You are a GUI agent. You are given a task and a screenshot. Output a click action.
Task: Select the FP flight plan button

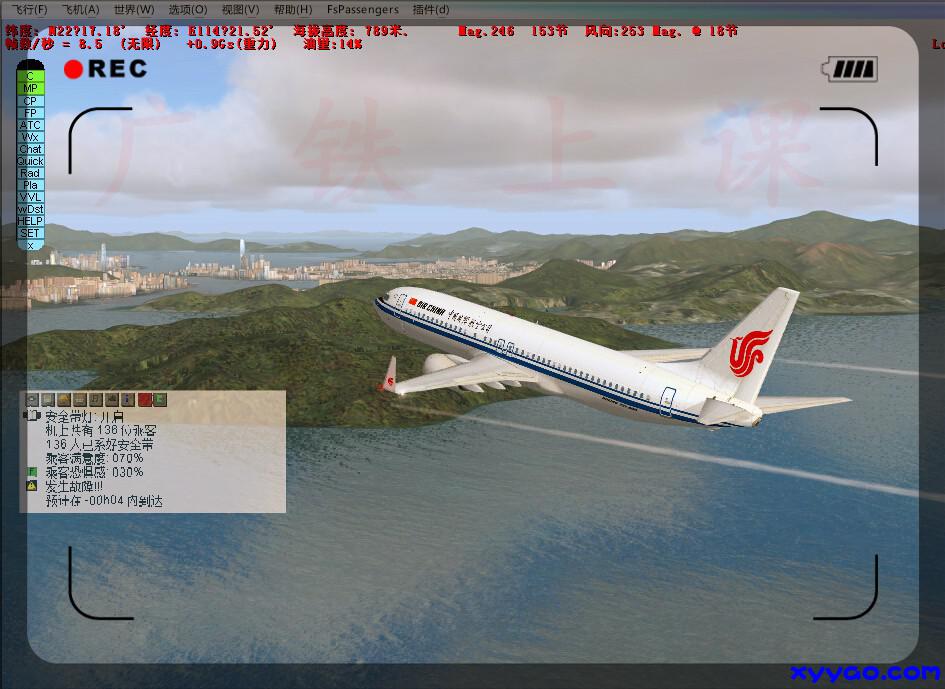[30, 113]
